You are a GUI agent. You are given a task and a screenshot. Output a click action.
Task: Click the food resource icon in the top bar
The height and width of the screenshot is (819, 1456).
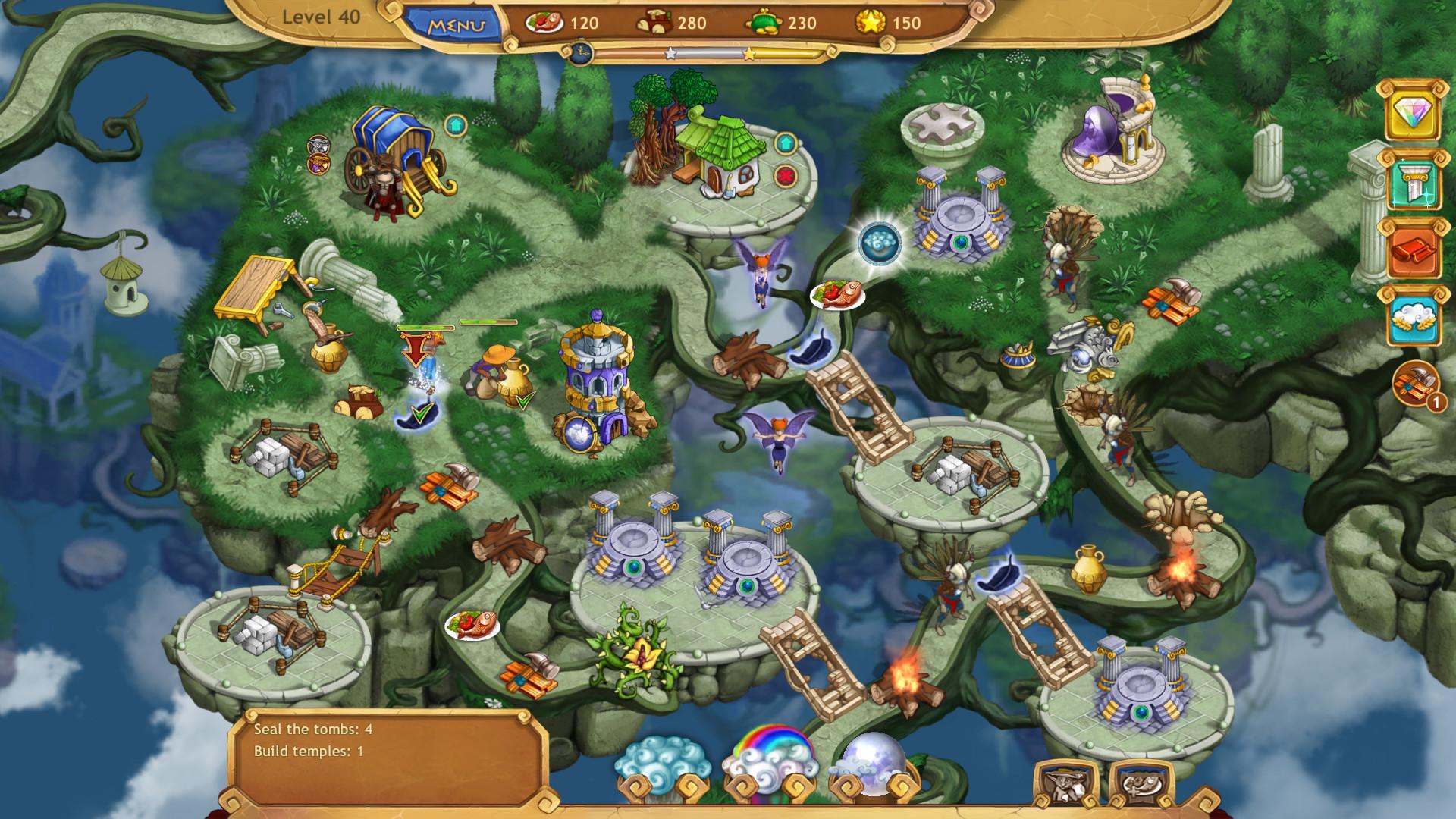543,22
